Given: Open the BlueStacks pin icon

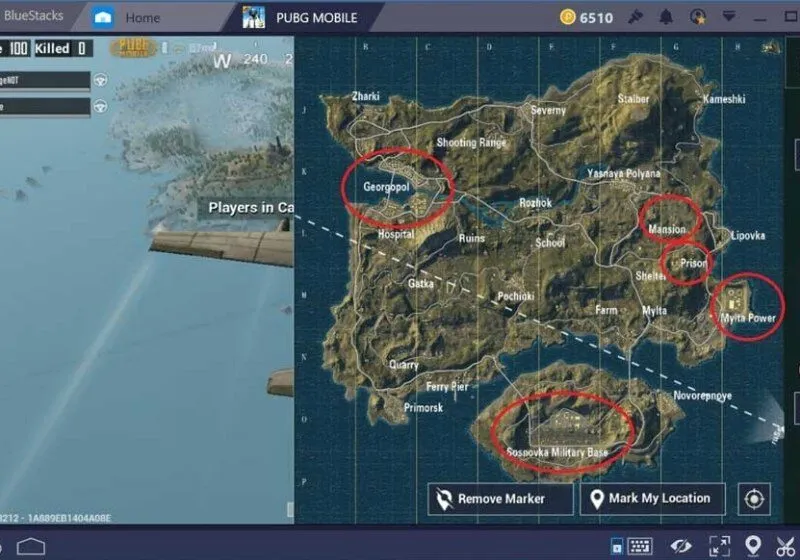Looking at the screenshot, I should pyautogui.click(x=636, y=17).
